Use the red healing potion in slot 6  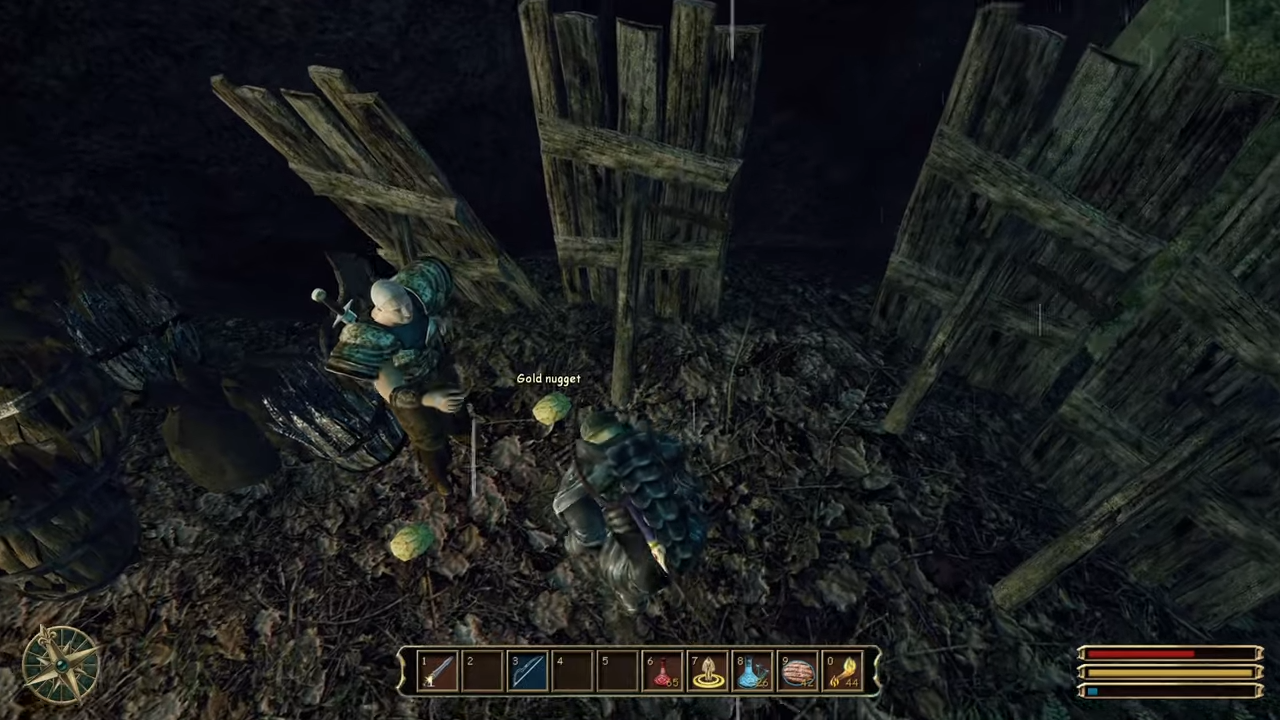point(663,670)
